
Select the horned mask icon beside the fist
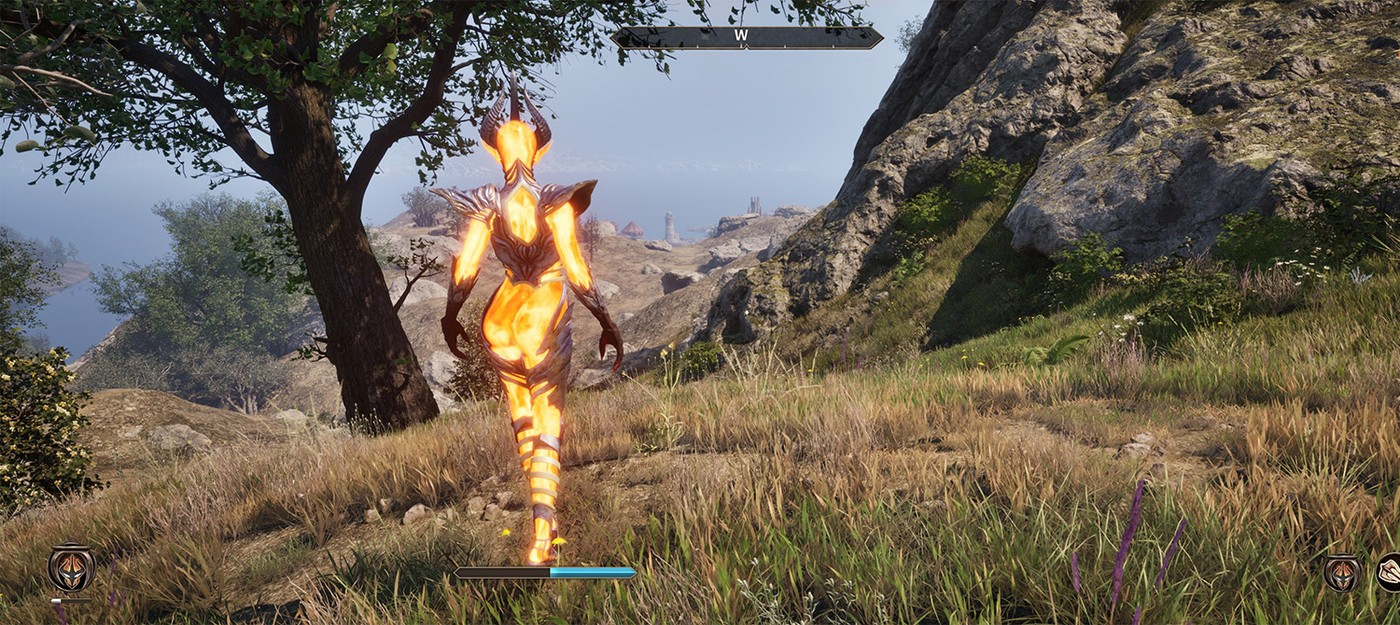click(1342, 572)
